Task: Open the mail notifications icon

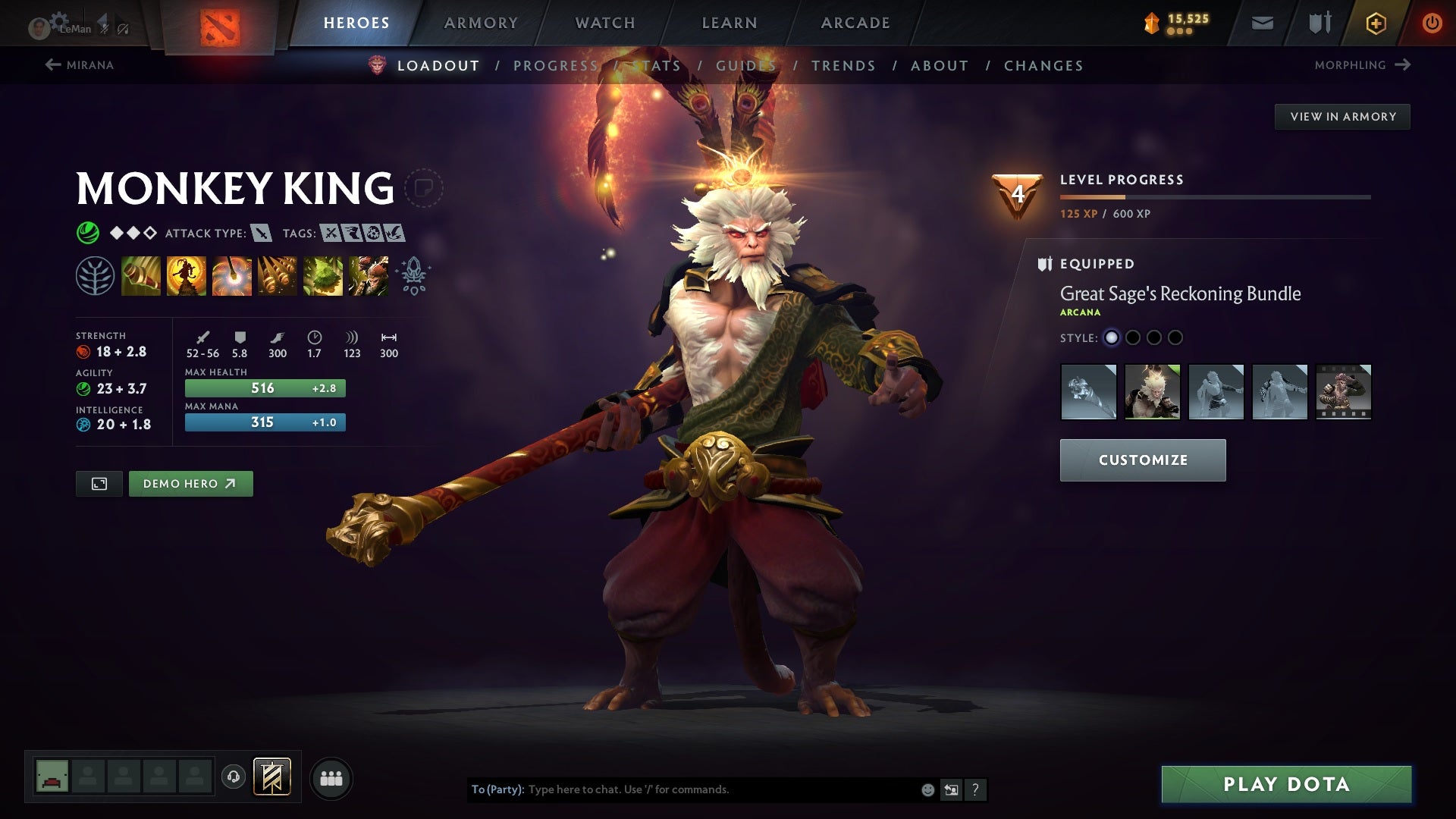Action: tap(1262, 23)
